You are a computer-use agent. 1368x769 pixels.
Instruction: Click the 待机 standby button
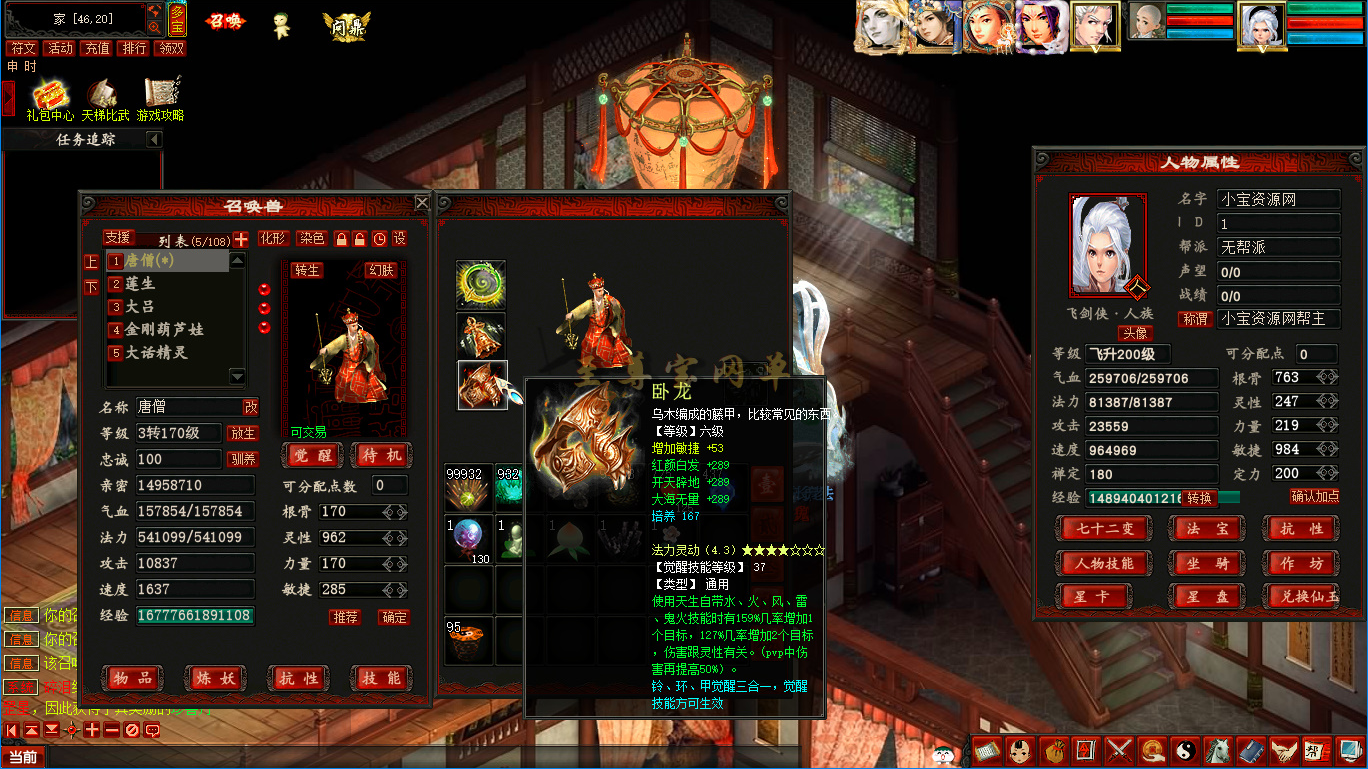(x=381, y=456)
